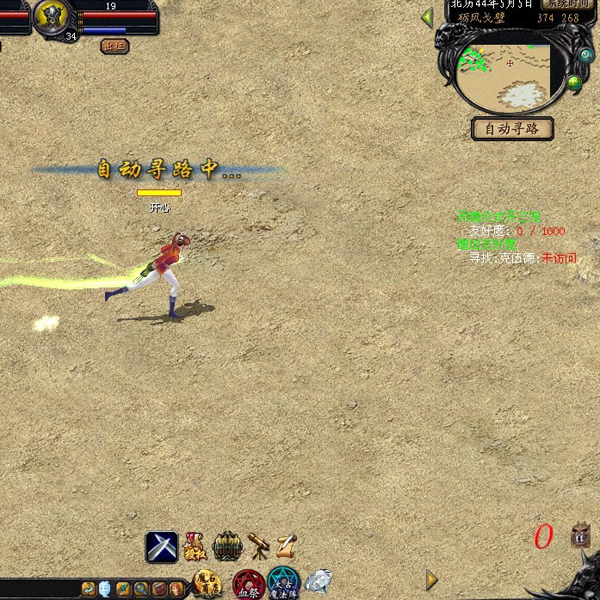Viewport: 600px width, 600px height.
Task: Activate the red 血祭 blood sacrifice icon
Action: coord(248,583)
